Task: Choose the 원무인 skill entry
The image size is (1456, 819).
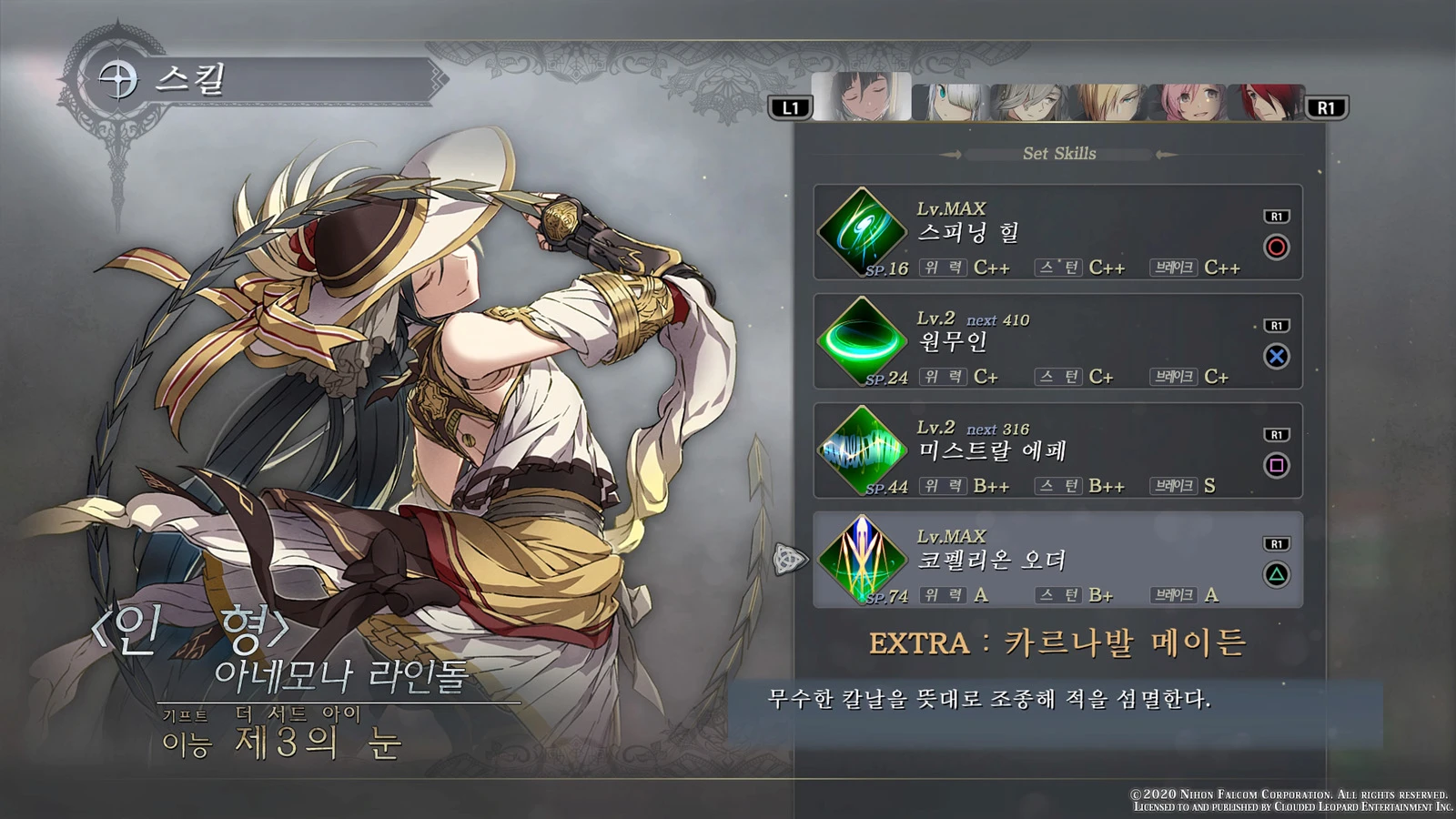Action: (1057, 342)
